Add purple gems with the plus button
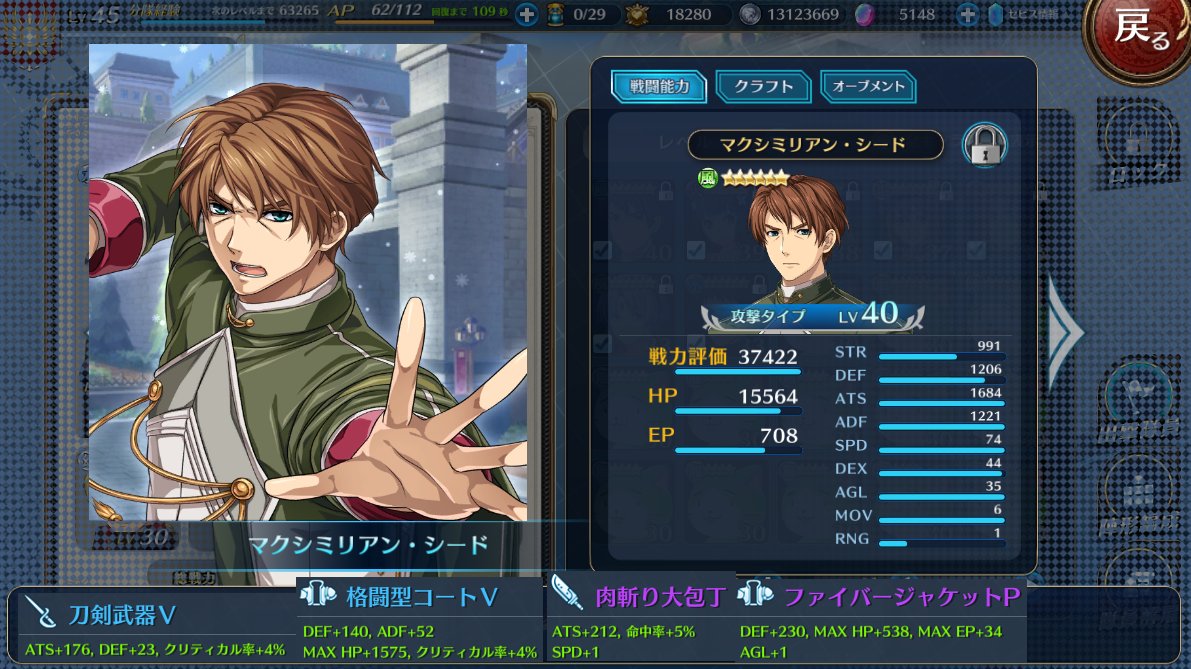The image size is (1191, 669). click(x=967, y=15)
